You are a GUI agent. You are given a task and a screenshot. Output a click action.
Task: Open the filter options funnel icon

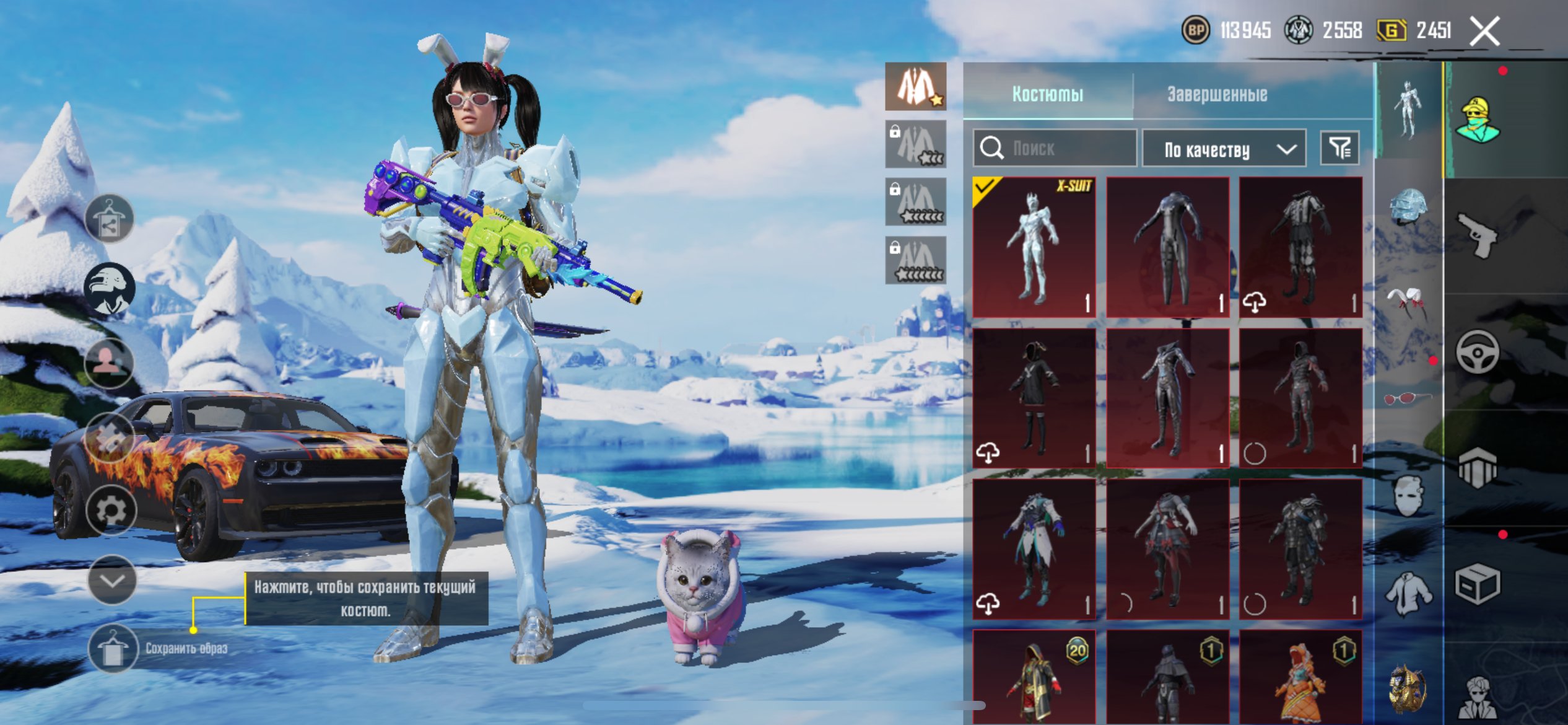tap(1339, 148)
